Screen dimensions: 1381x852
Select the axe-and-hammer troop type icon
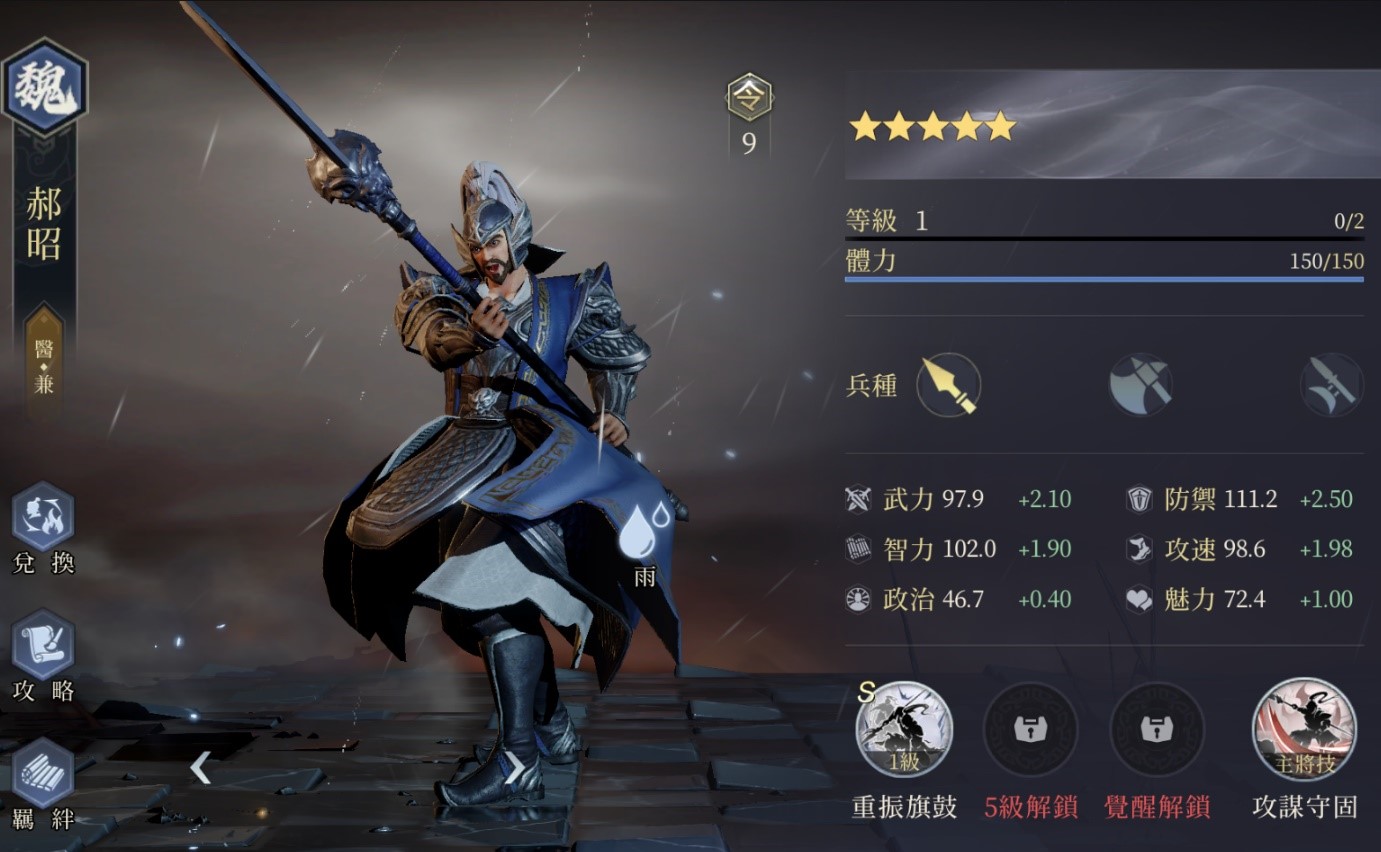click(x=1140, y=385)
